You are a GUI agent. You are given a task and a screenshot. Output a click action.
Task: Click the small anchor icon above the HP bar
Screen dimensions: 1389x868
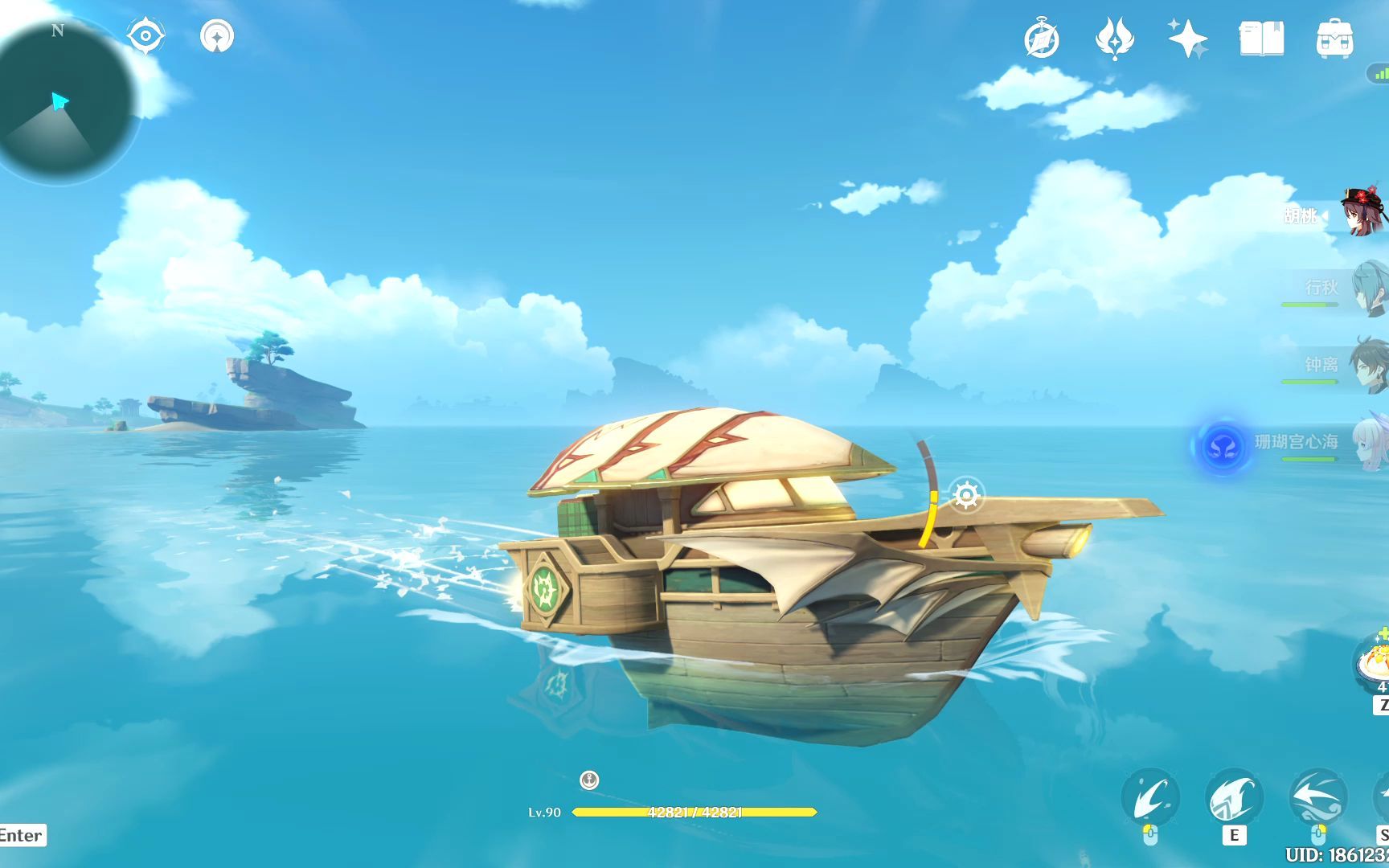pos(589,780)
